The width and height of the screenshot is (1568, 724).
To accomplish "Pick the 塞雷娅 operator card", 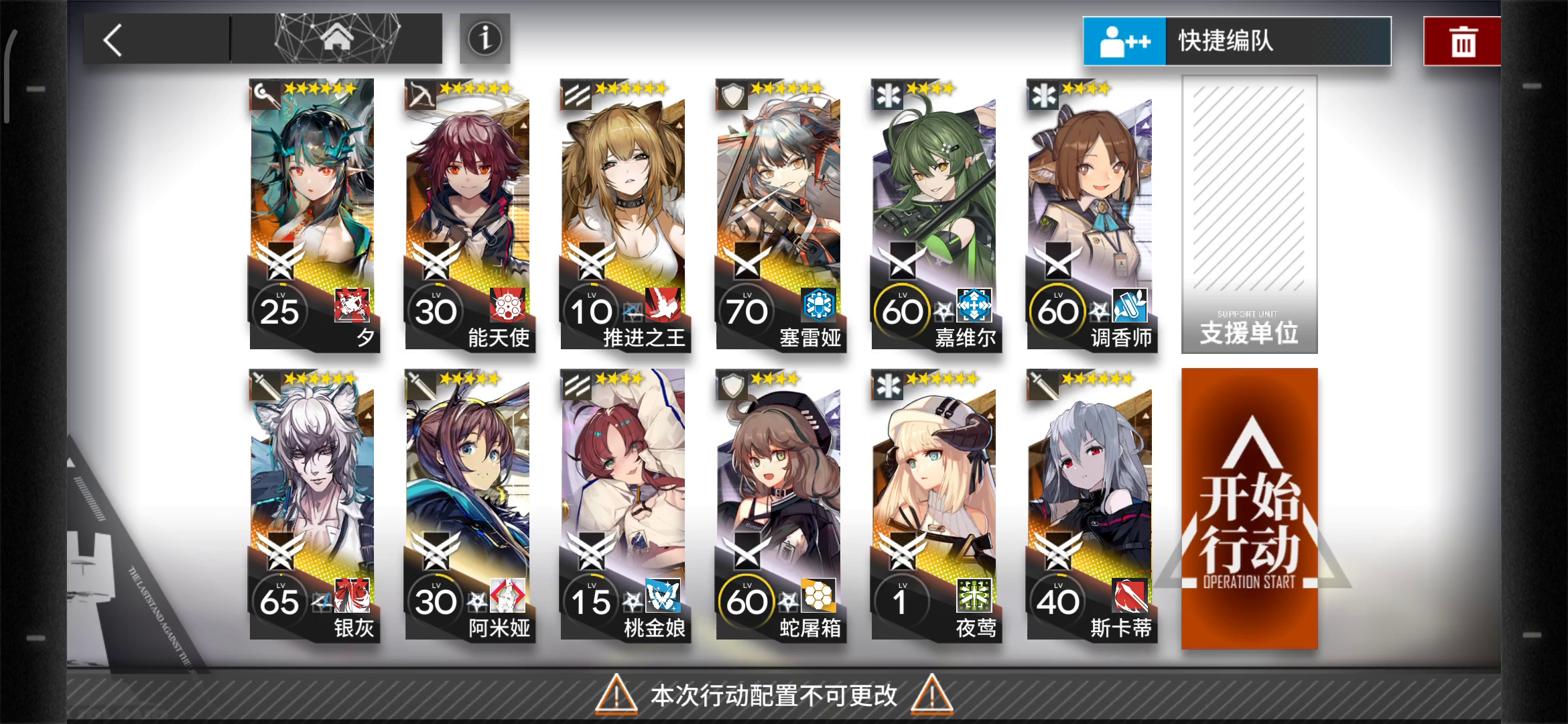I will tap(779, 215).
